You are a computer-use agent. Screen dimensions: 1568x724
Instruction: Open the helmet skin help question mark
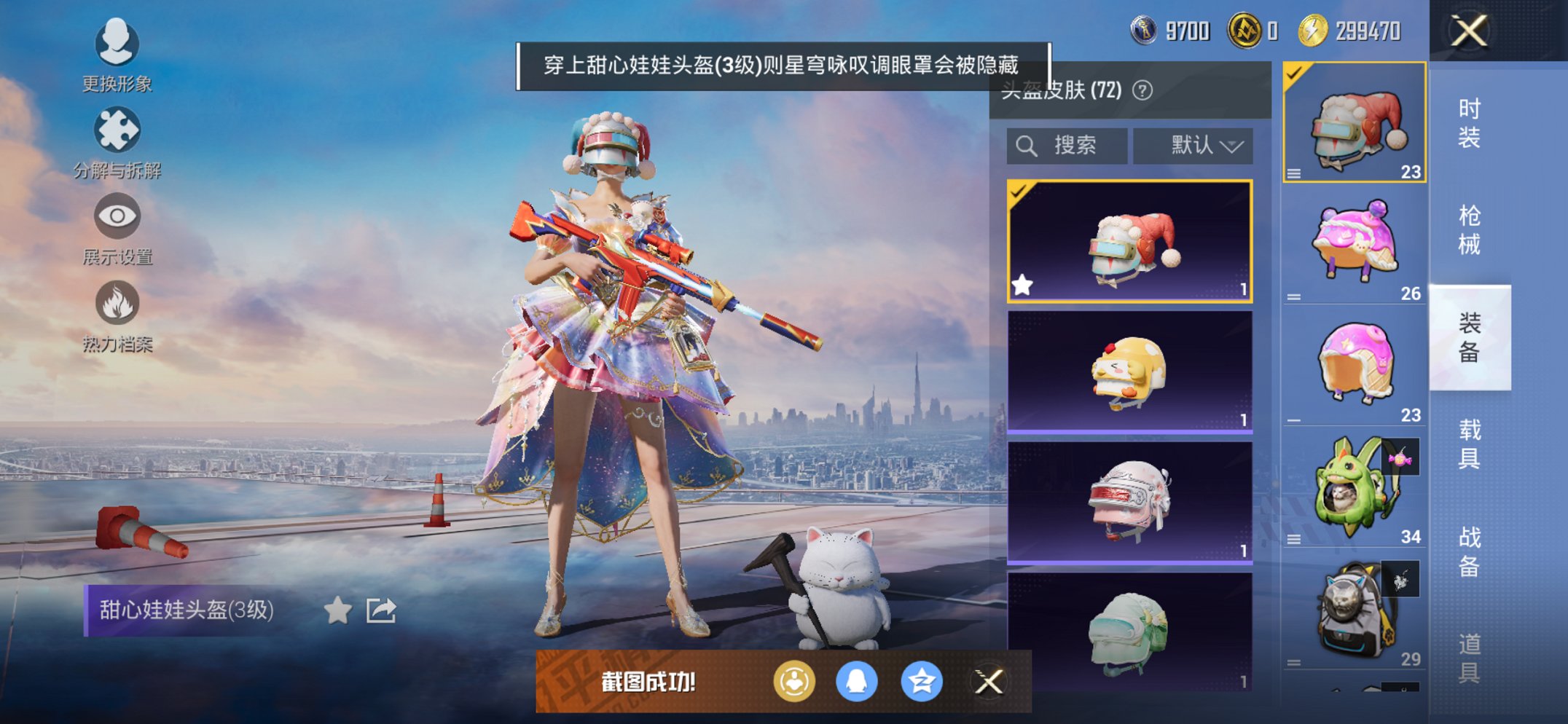[x=1143, y=90]
